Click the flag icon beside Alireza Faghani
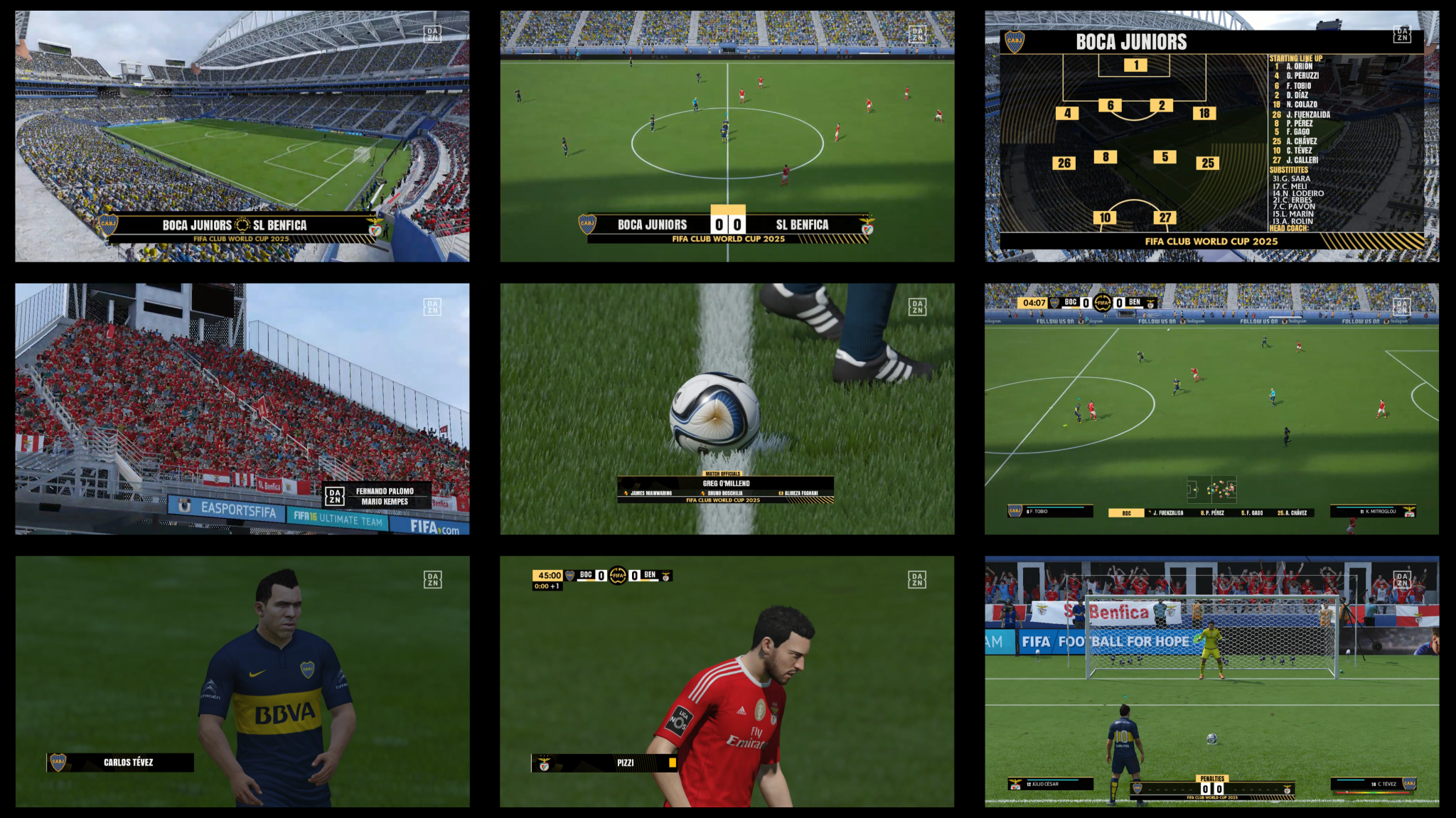Viewport: 1456px width, 818px height. (x=781, y=493)
